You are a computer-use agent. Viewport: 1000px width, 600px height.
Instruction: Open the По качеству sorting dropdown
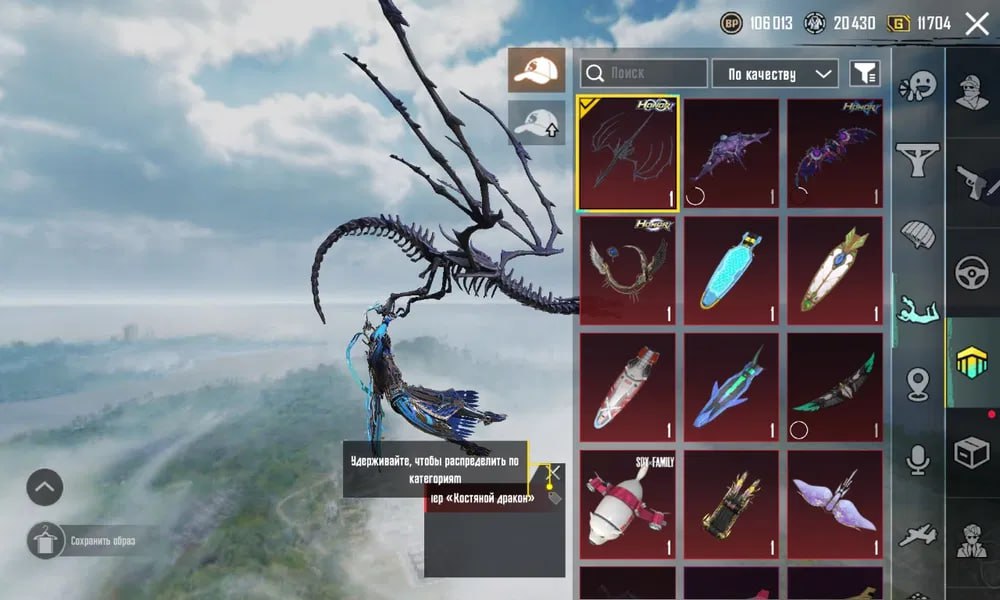(775, 73)
